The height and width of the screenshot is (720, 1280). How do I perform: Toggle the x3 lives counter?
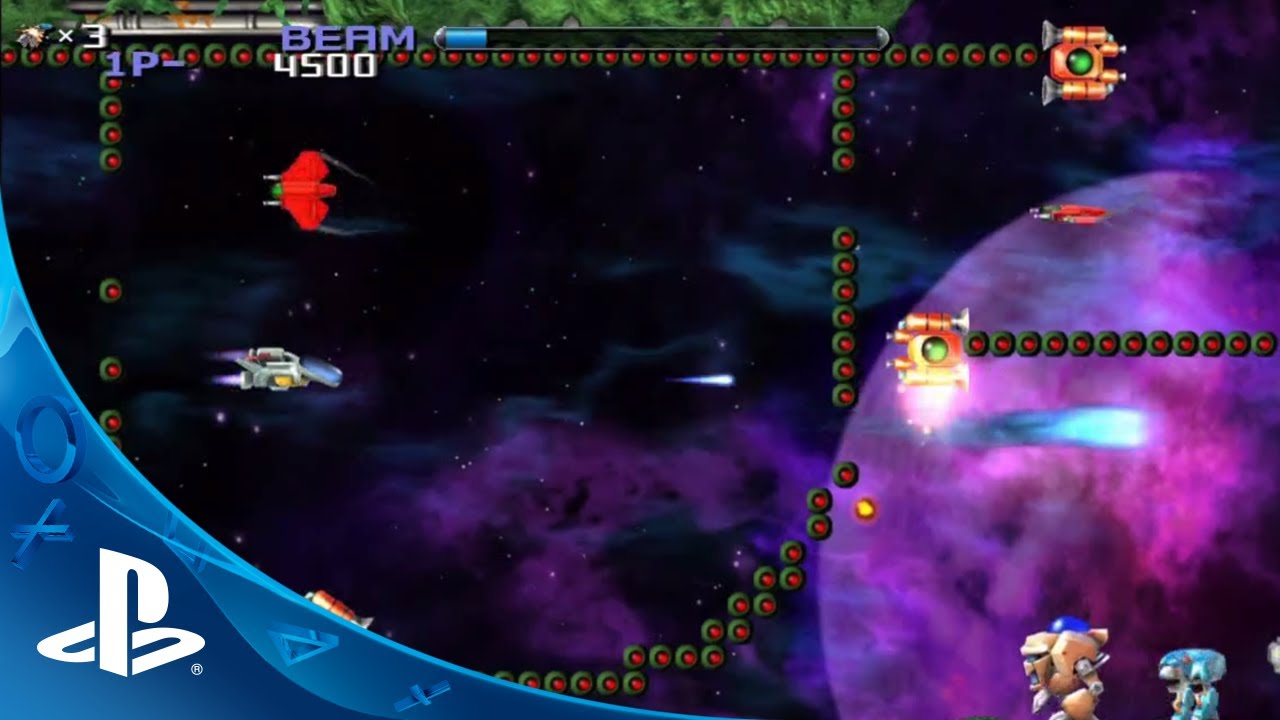click(x=80, y=38)
